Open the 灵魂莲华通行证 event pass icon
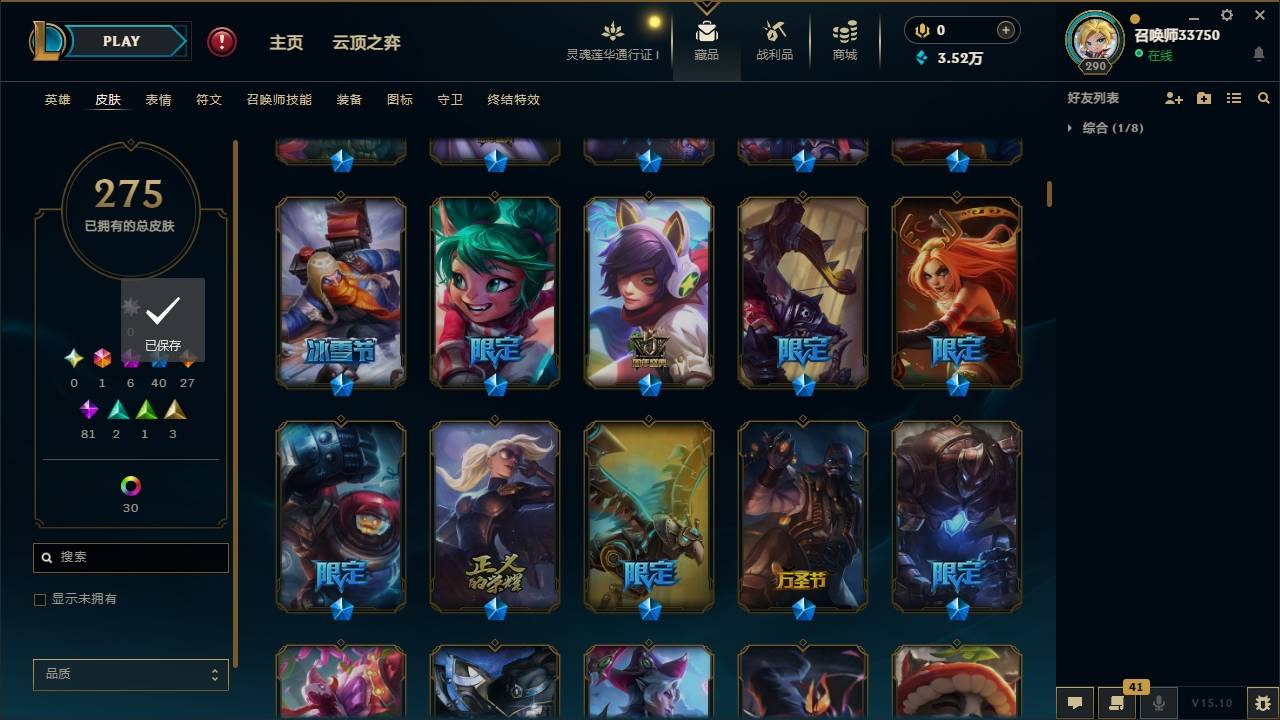 pos(613,33)
